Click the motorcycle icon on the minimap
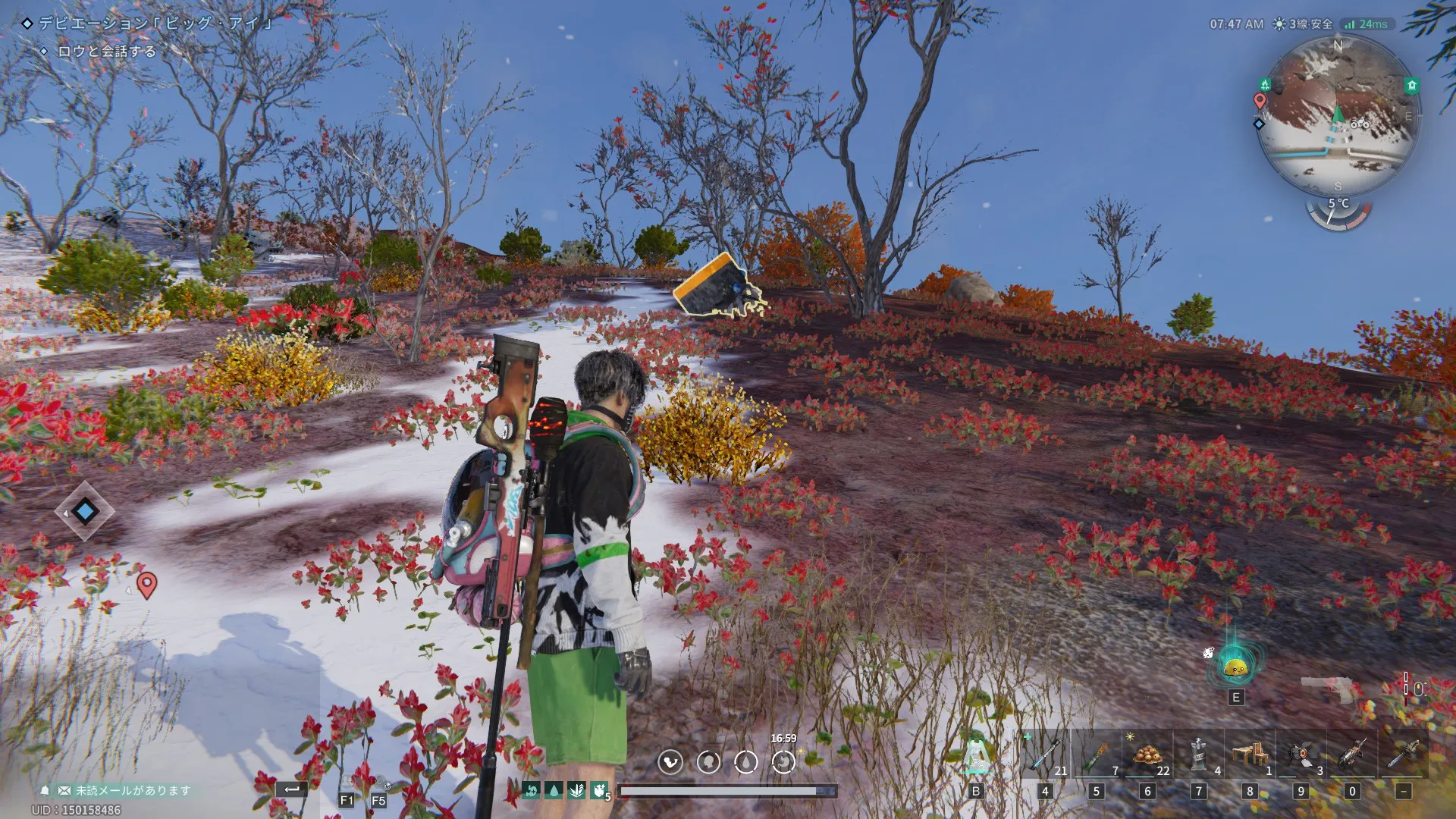This screenshot has height=819, width=1456. pyautogui.click(x=1360, y=124)
